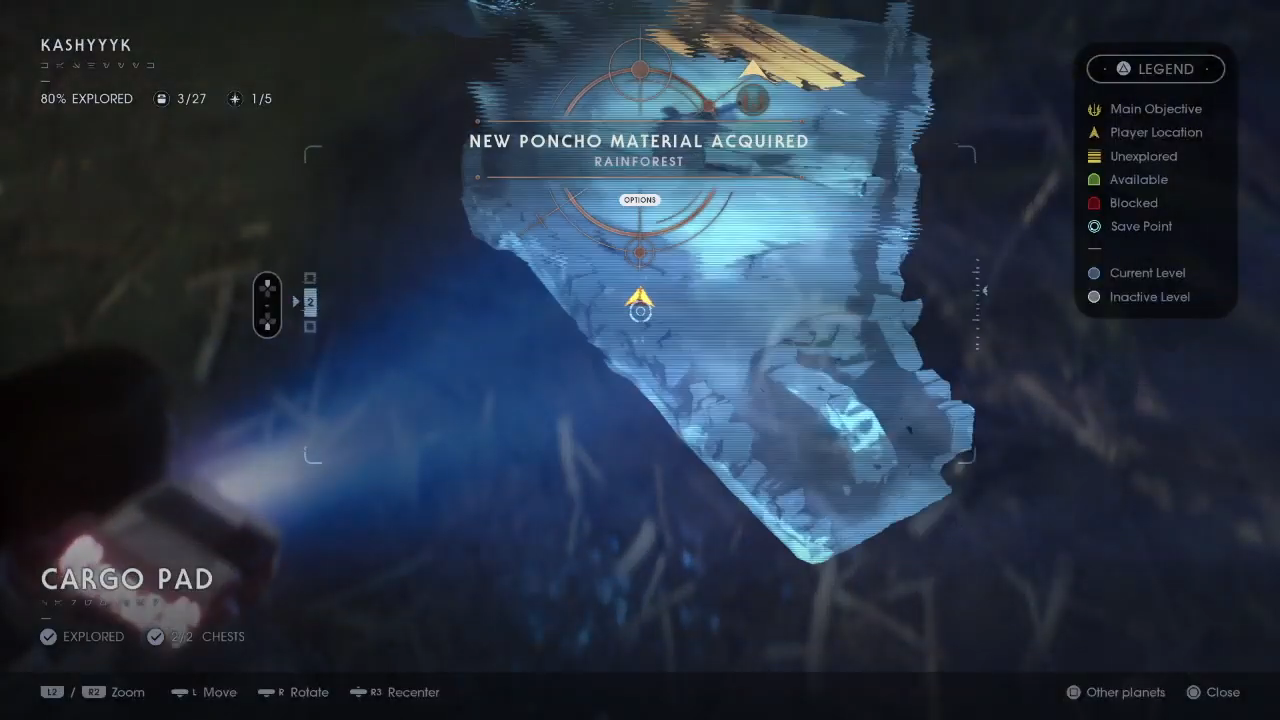The width and height of the screenshot is (1280, 720).
Task: Expand the map level selector arrow
Action: coord(295,300)
